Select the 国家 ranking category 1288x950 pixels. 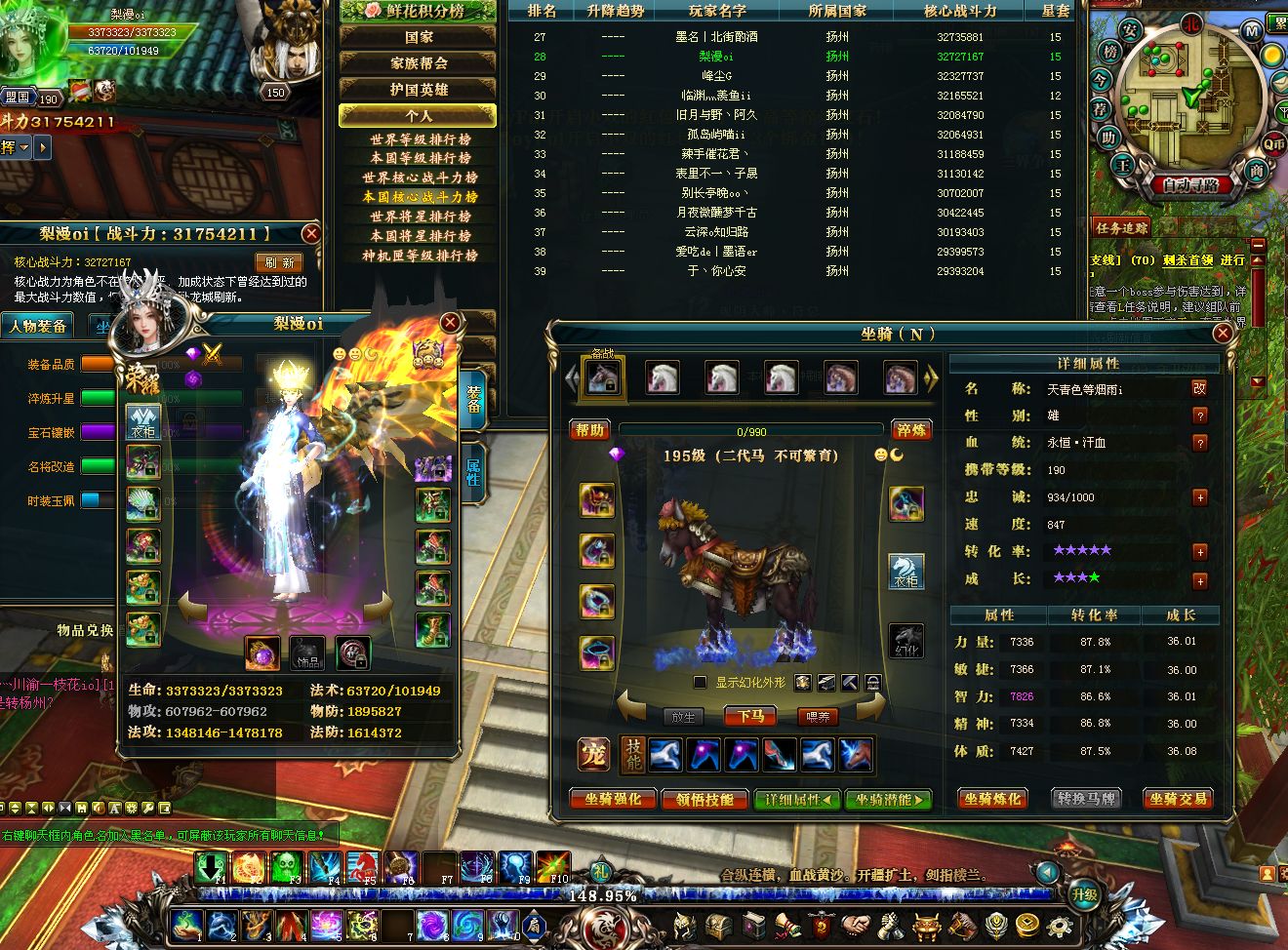419,37
